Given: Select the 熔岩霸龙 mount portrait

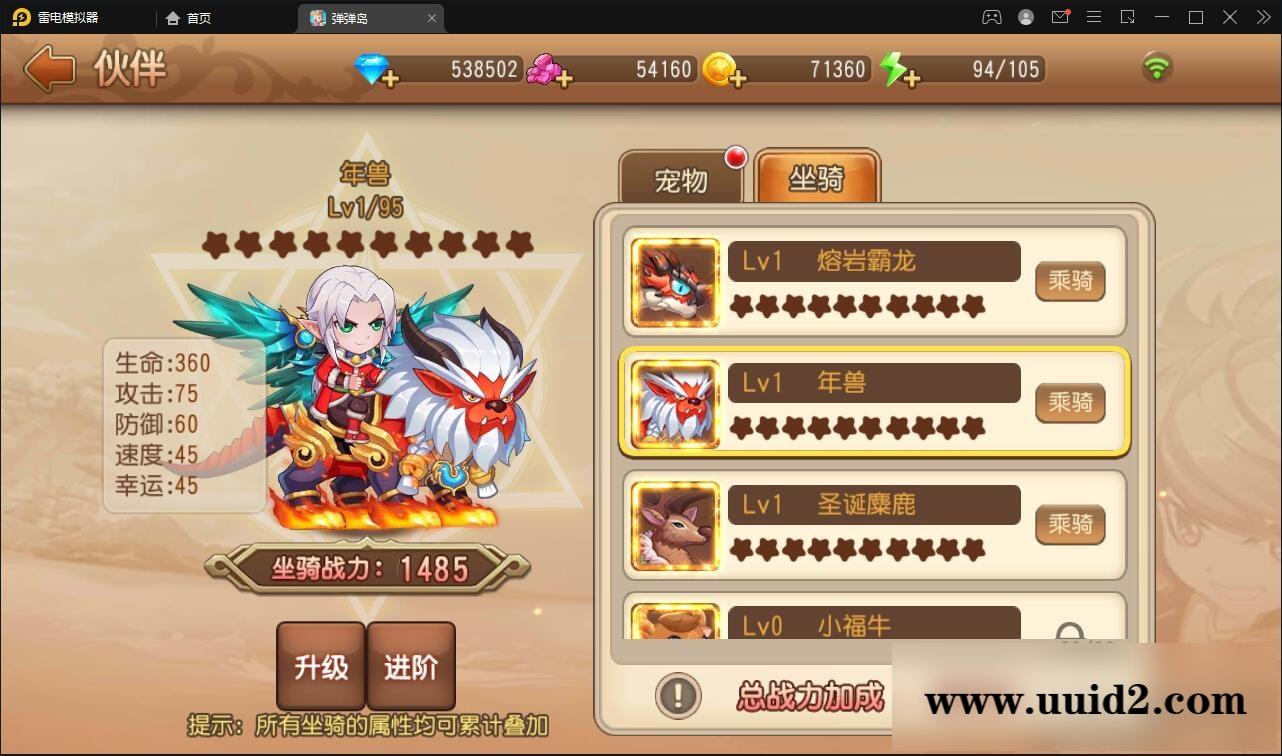Looking at the screenshot, I should point(674,283).
